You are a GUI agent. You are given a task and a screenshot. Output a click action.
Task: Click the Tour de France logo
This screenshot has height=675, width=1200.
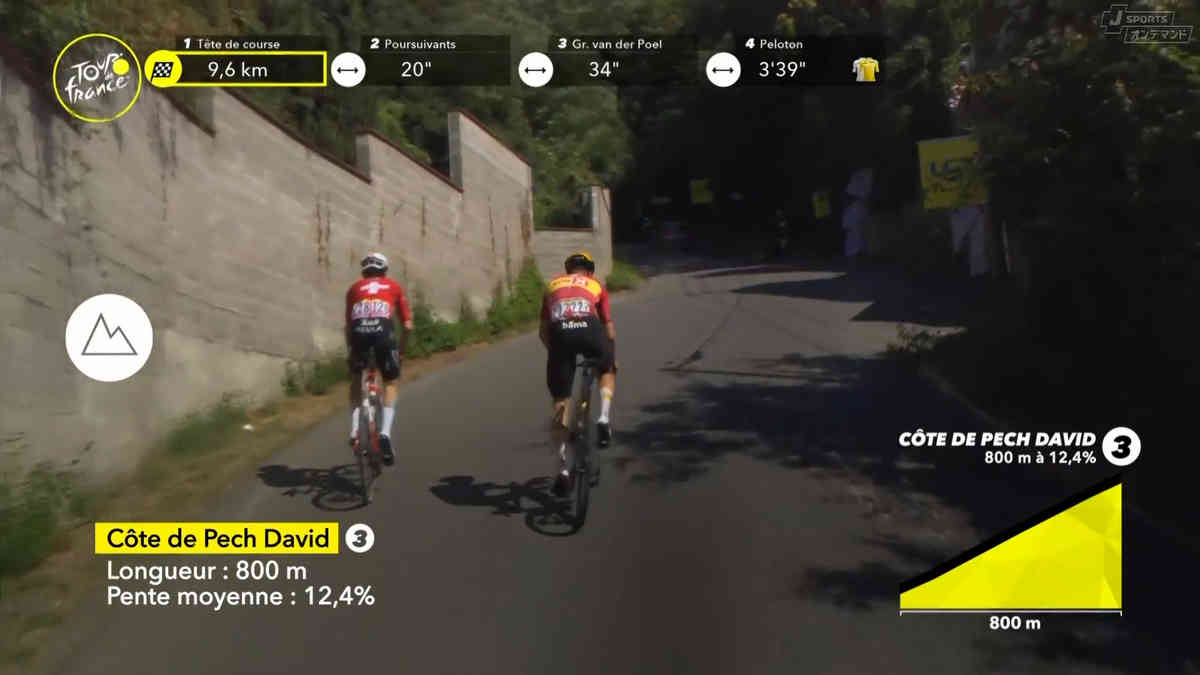tap(97, 78)
